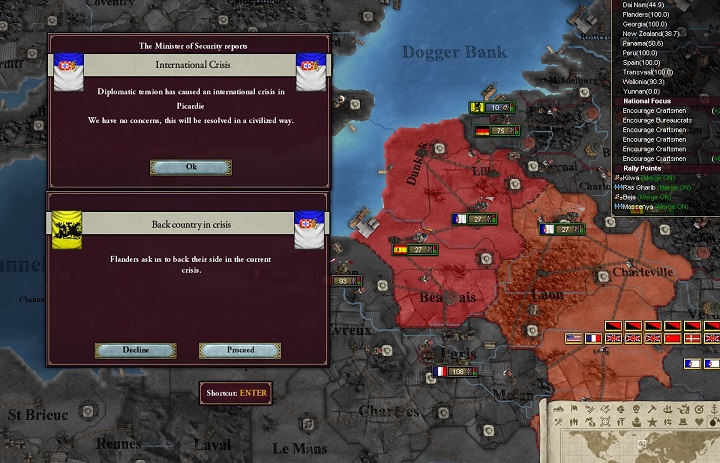
Task: Open the New Zealand outliner entry
Action: 650,33
